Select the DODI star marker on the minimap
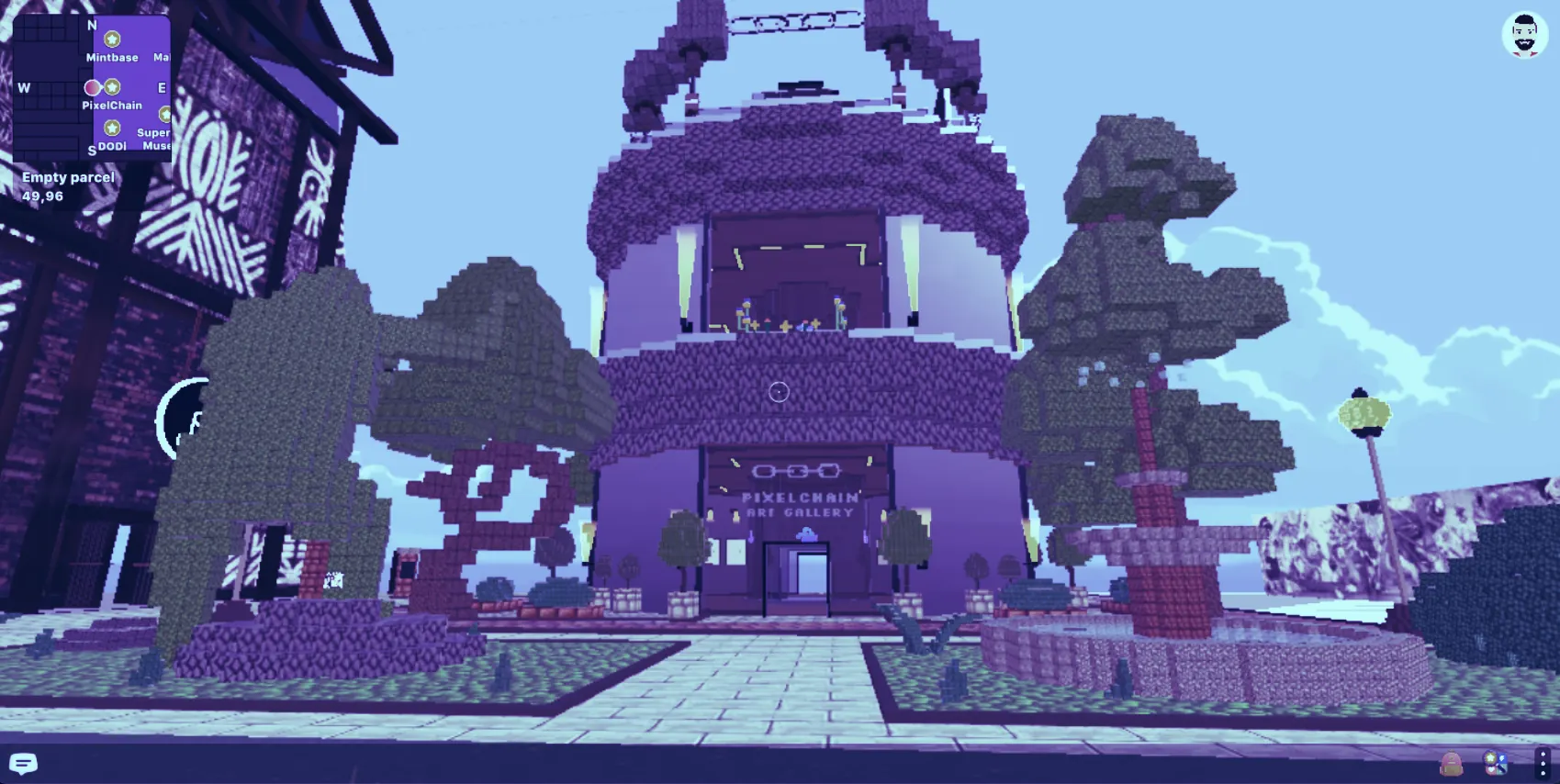The height and width of the screenshot is (784, 1560). coord(112,128)
